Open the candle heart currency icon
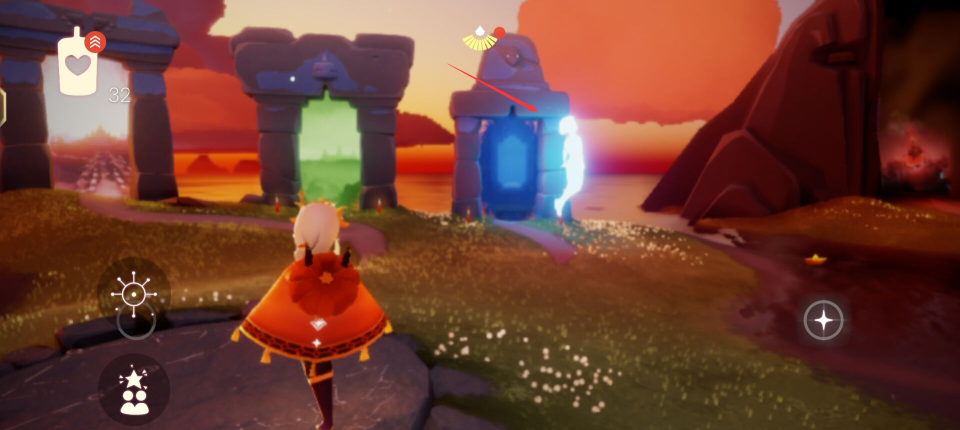 pyautogui.click(x=77, y=65)
